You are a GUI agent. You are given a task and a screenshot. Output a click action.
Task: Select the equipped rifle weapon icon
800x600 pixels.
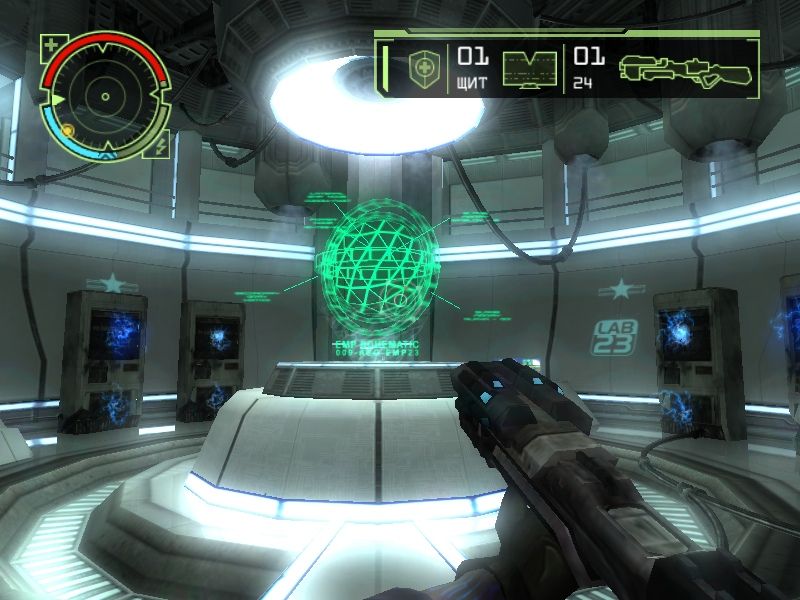coord(685,68)
